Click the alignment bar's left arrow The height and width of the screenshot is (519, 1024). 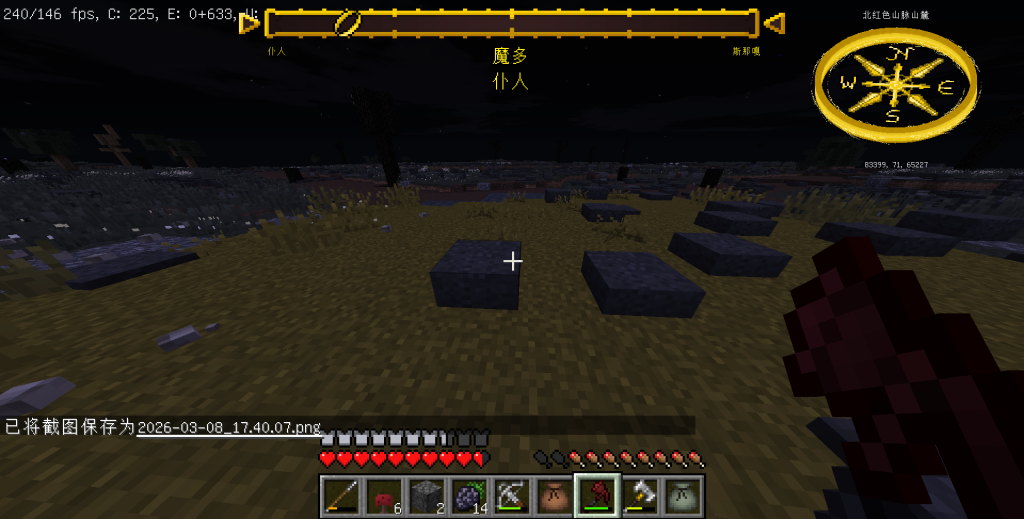tap(248, 22)
